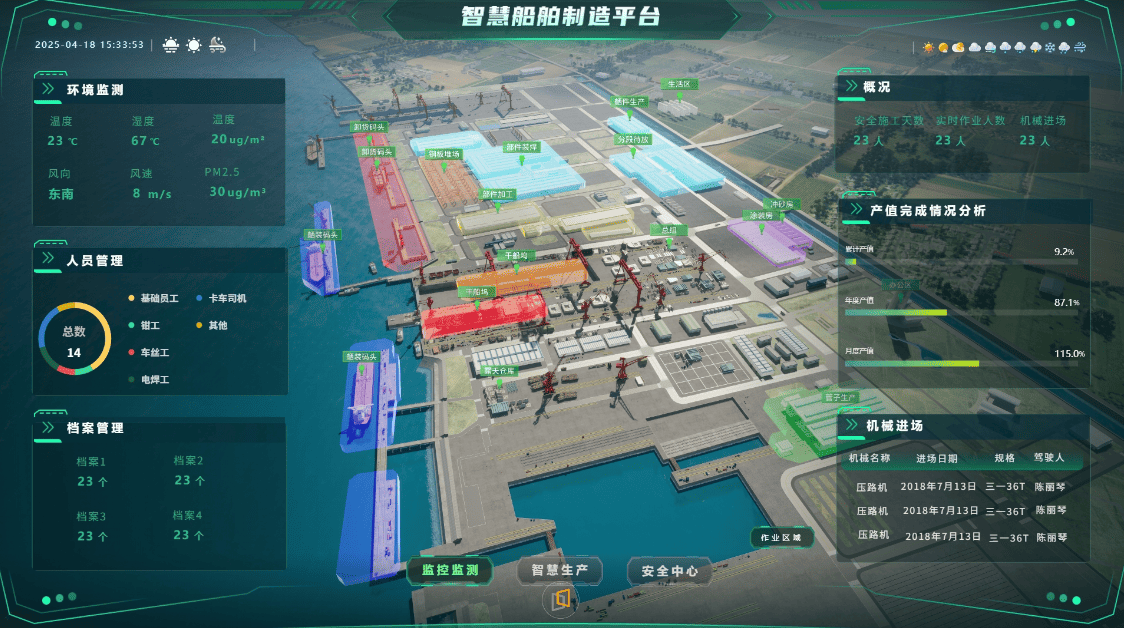1124x628 pixels.
Task: Select the 分段待放 map marker
Action: point(633,140)
